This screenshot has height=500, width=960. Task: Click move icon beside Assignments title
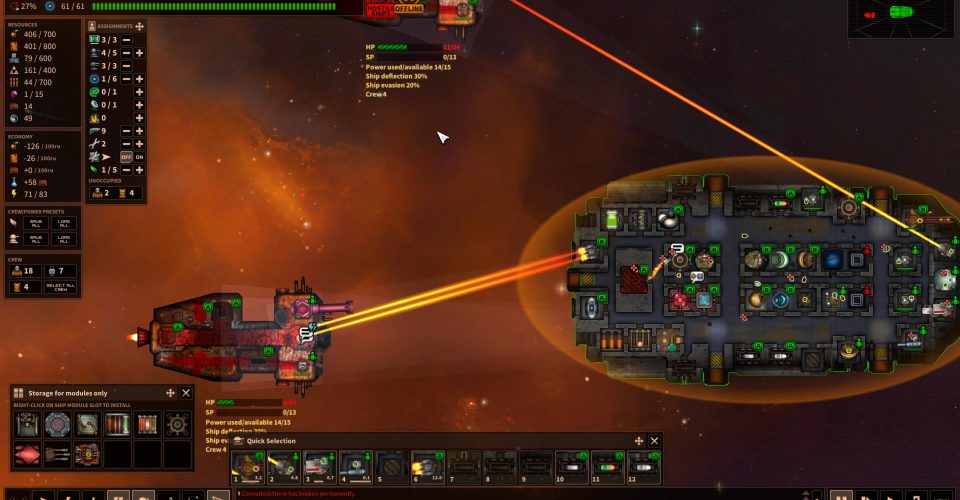coord(139,26)
